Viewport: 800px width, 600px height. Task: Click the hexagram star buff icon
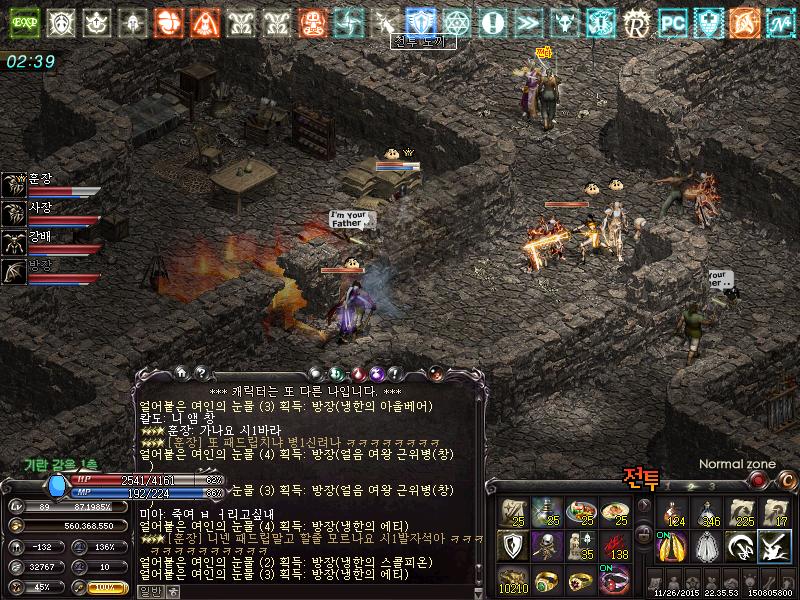(457, 22)
